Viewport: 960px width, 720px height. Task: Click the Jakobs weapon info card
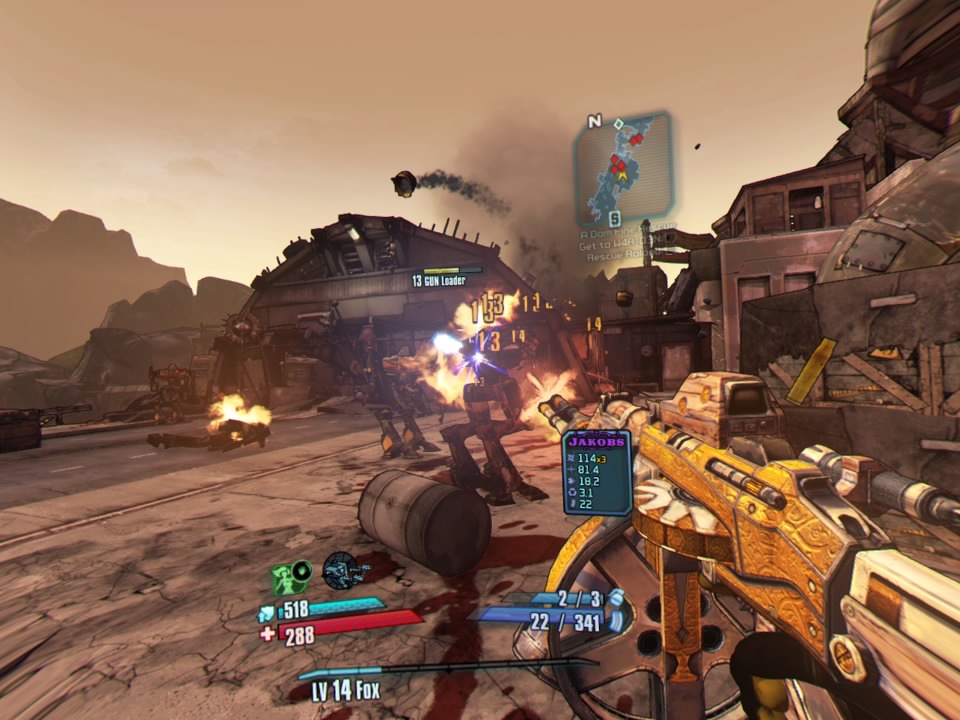click(x=597, y=471)
